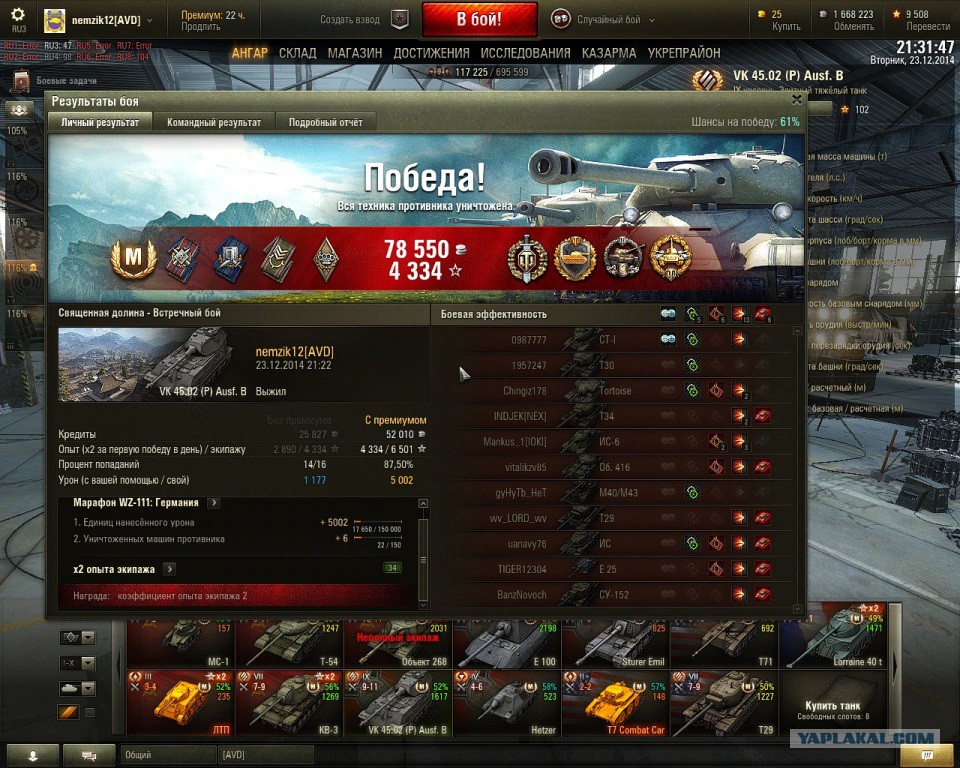Open the settings gear menu
The height and width of the screenshot is (768, 960).
point(18,14)
